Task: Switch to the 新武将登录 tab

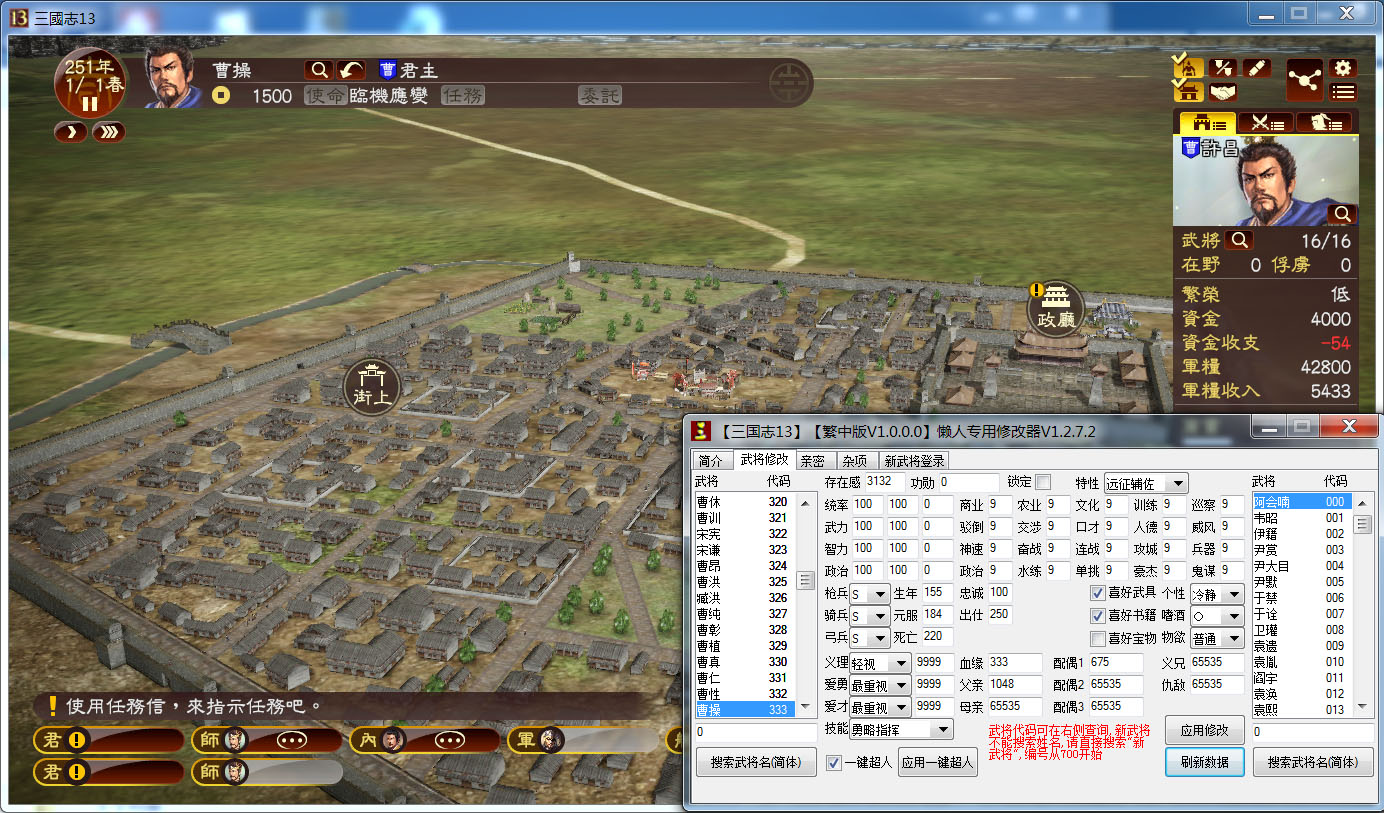Action: [917, 461]
